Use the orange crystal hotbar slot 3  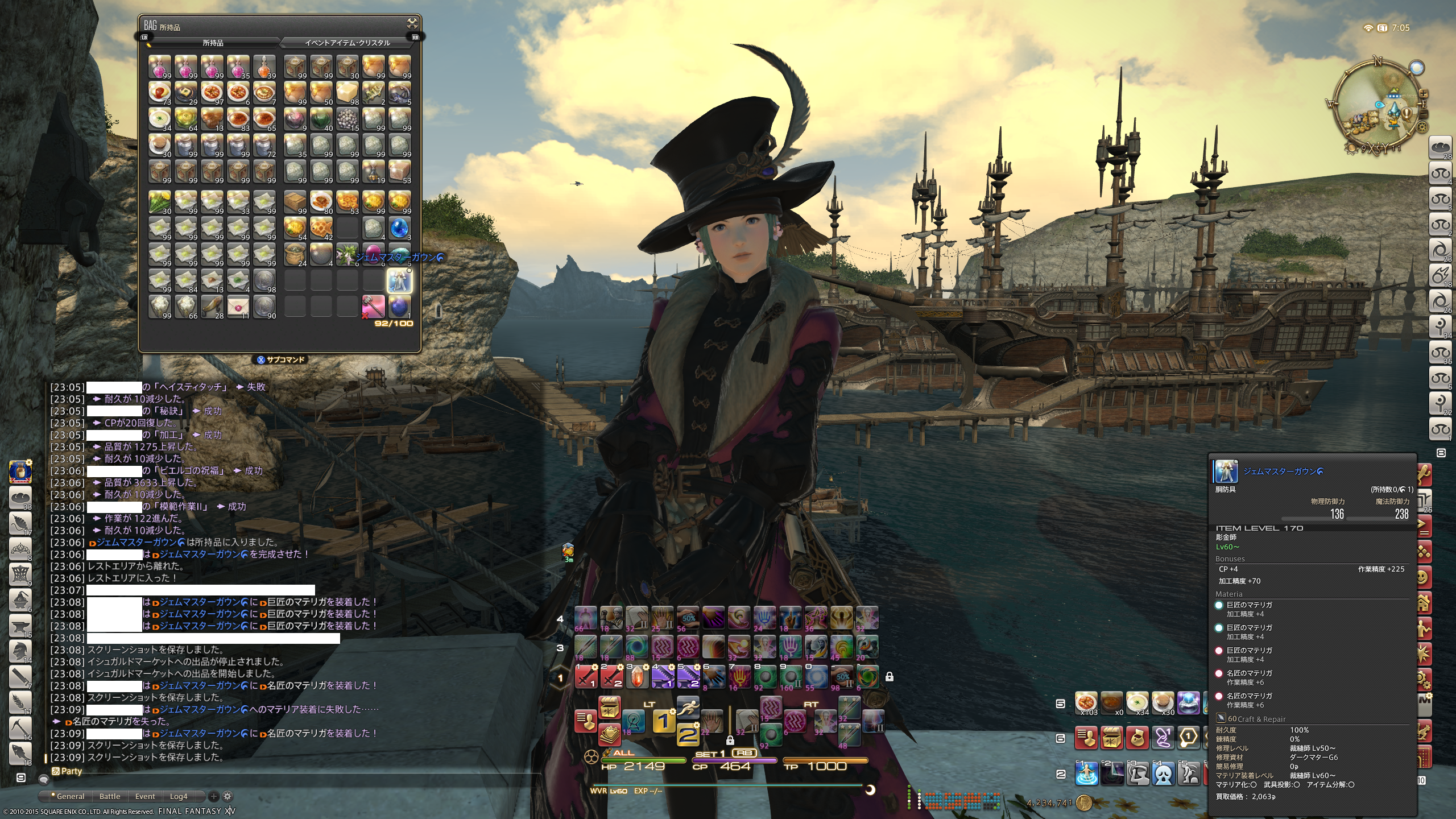[637, 676]
